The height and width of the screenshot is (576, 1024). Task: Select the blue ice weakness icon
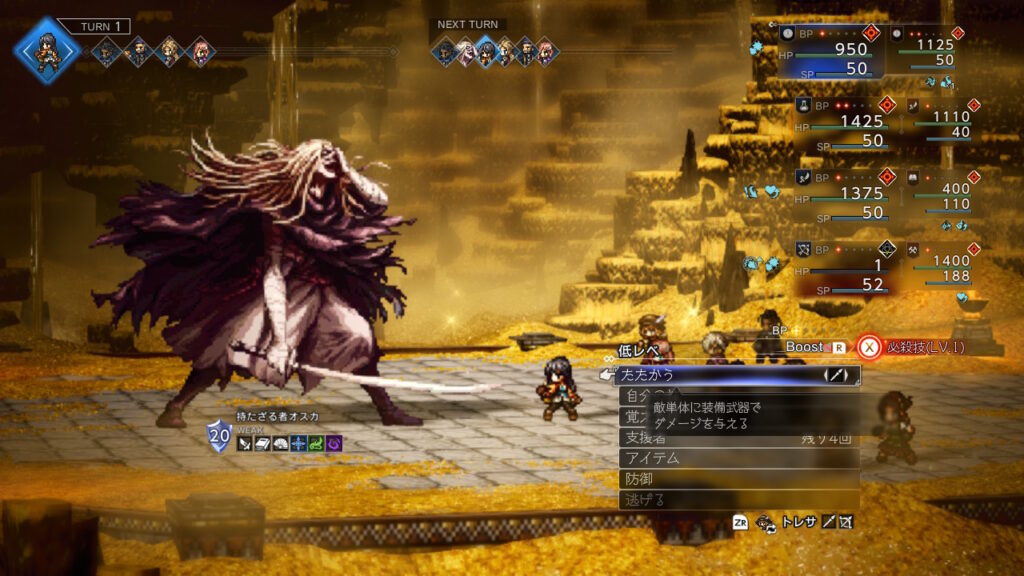point(297,443)
